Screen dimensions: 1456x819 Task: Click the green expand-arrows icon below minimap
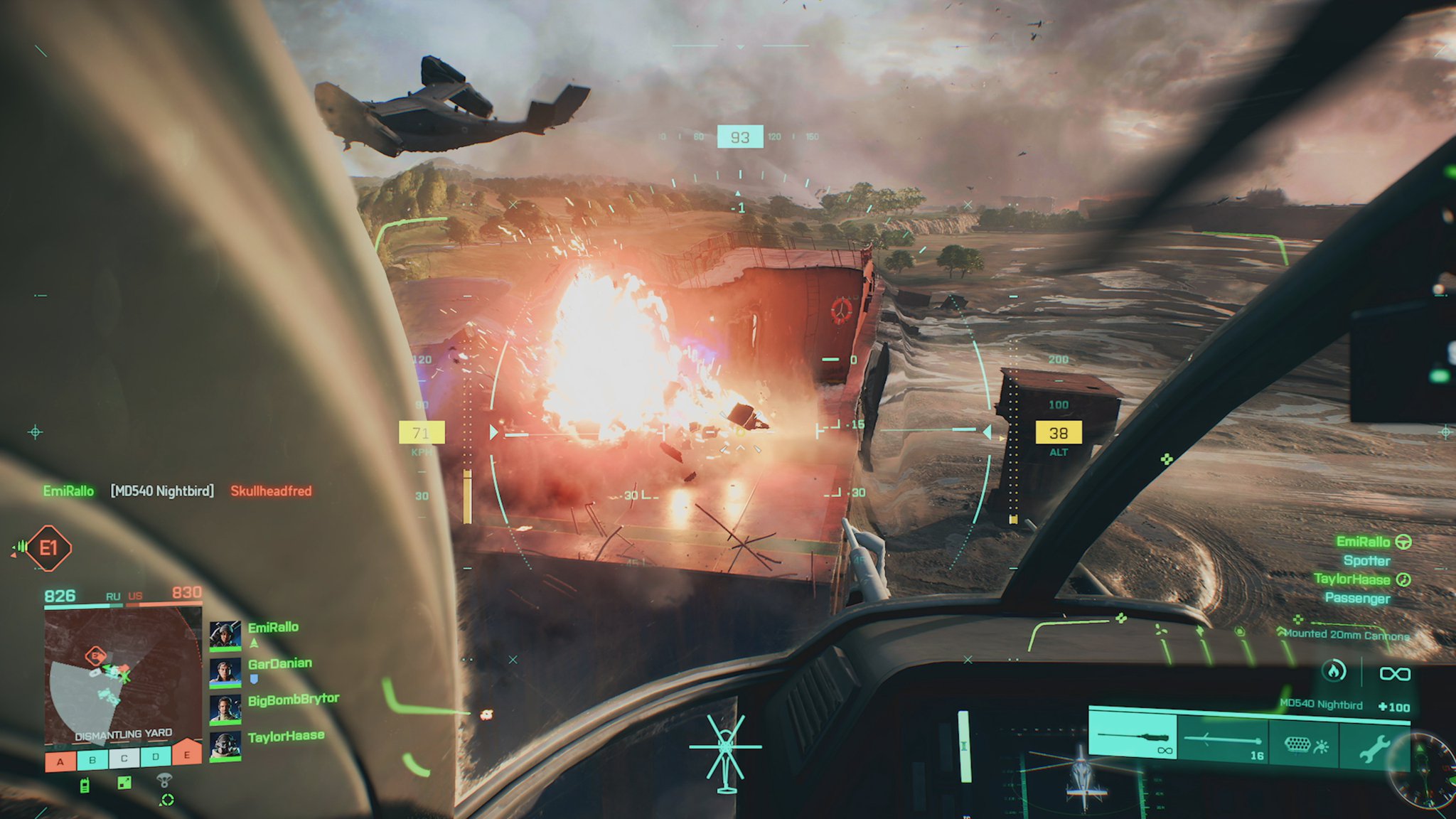[124, 783]
